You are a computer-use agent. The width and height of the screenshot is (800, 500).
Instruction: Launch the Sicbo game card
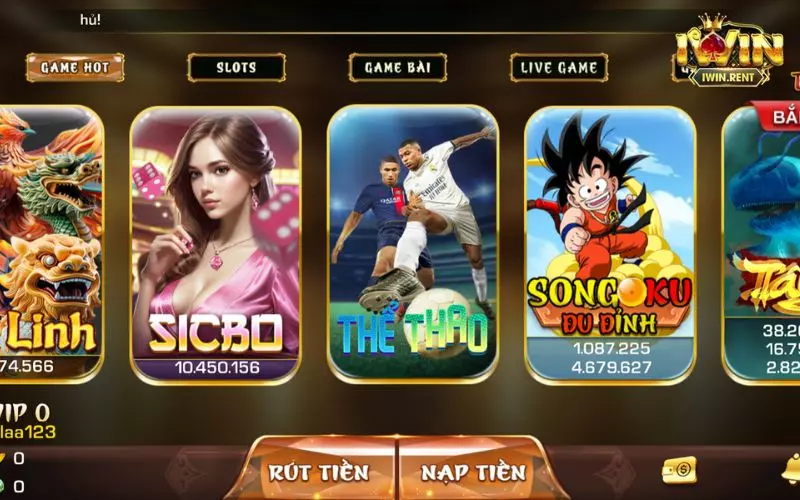pyautogui.click(x=216, y=245)
